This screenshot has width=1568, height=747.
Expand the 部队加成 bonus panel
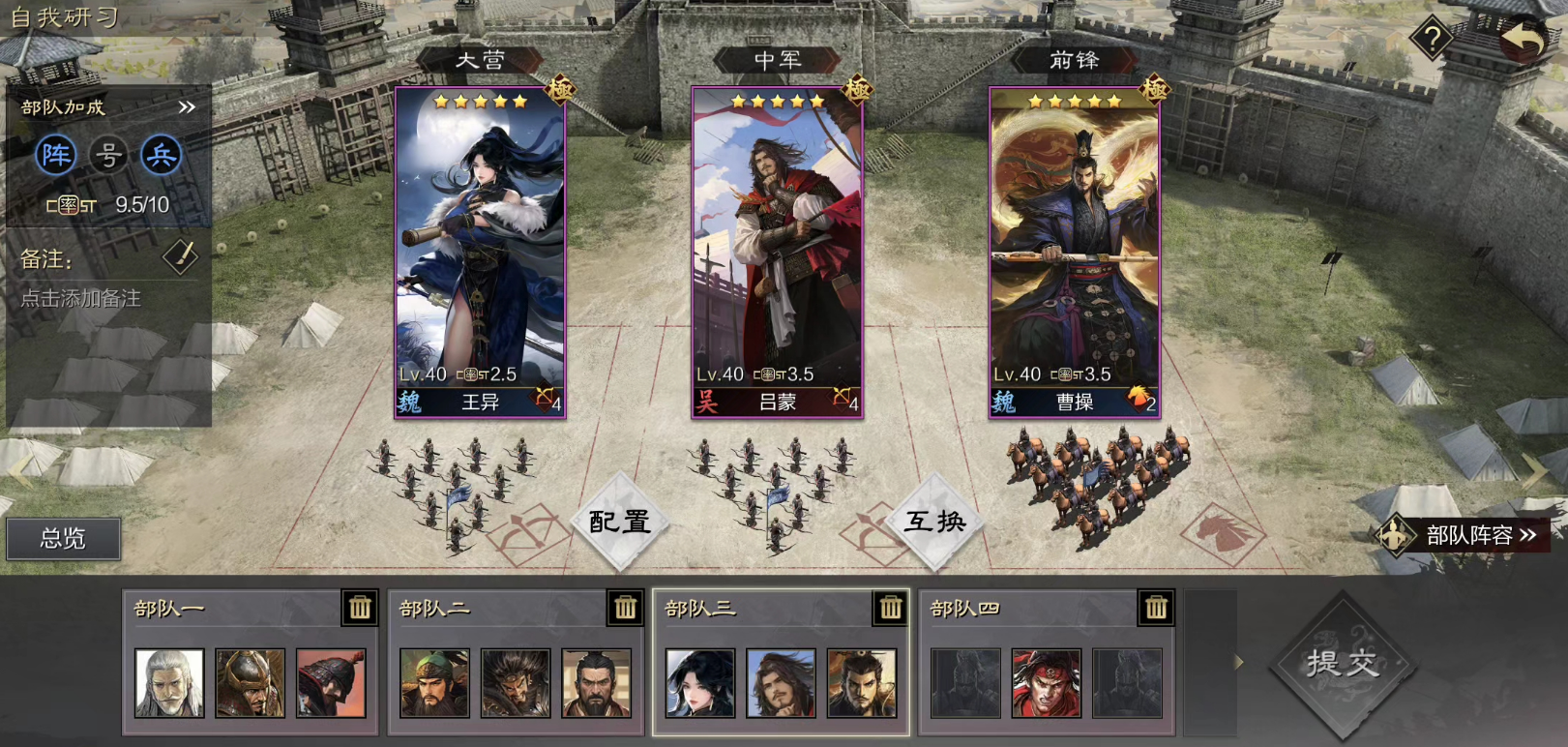(x=187, y=107)
